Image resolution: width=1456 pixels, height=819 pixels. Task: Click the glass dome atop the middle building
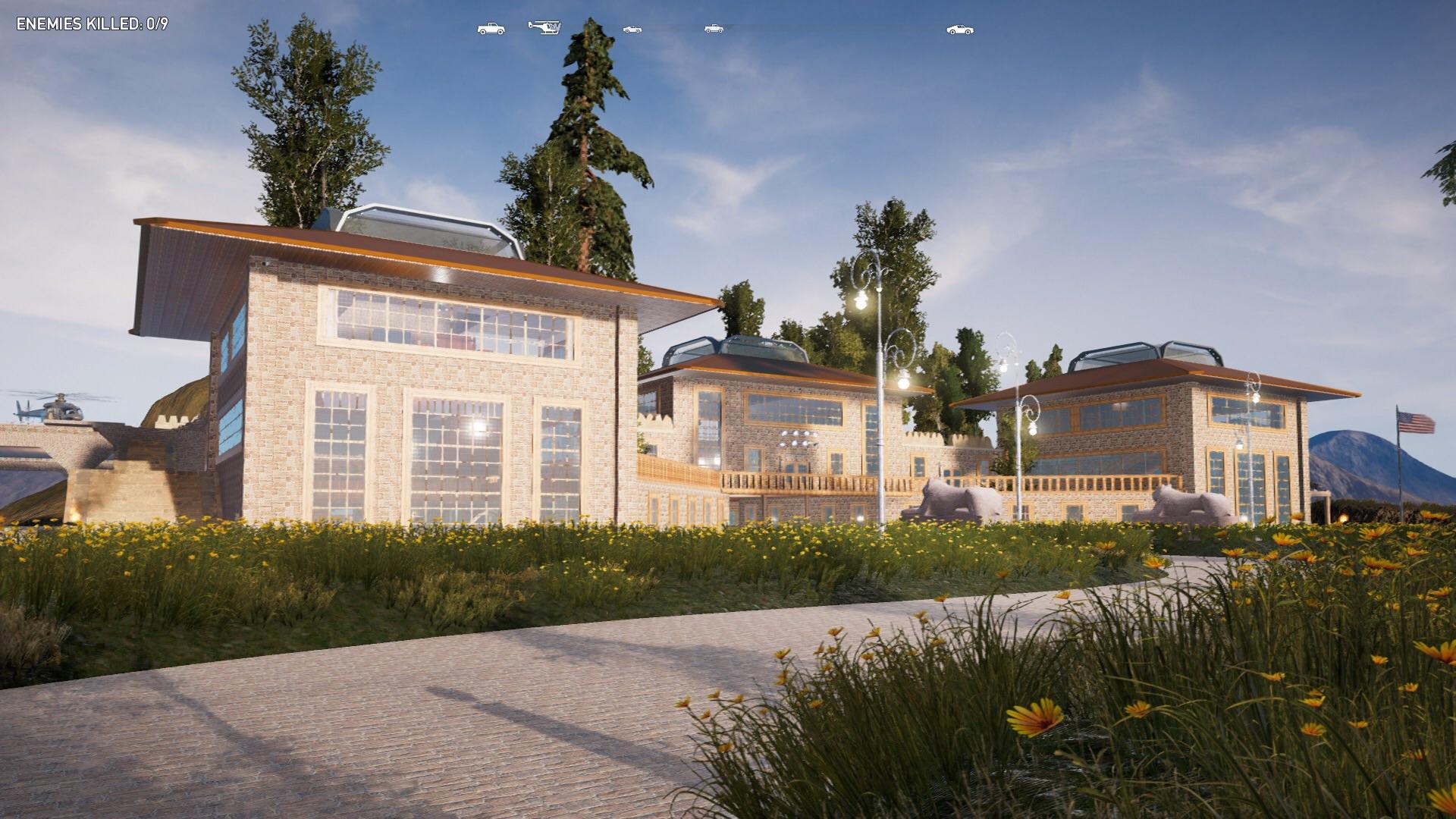[x=732, y=349]
